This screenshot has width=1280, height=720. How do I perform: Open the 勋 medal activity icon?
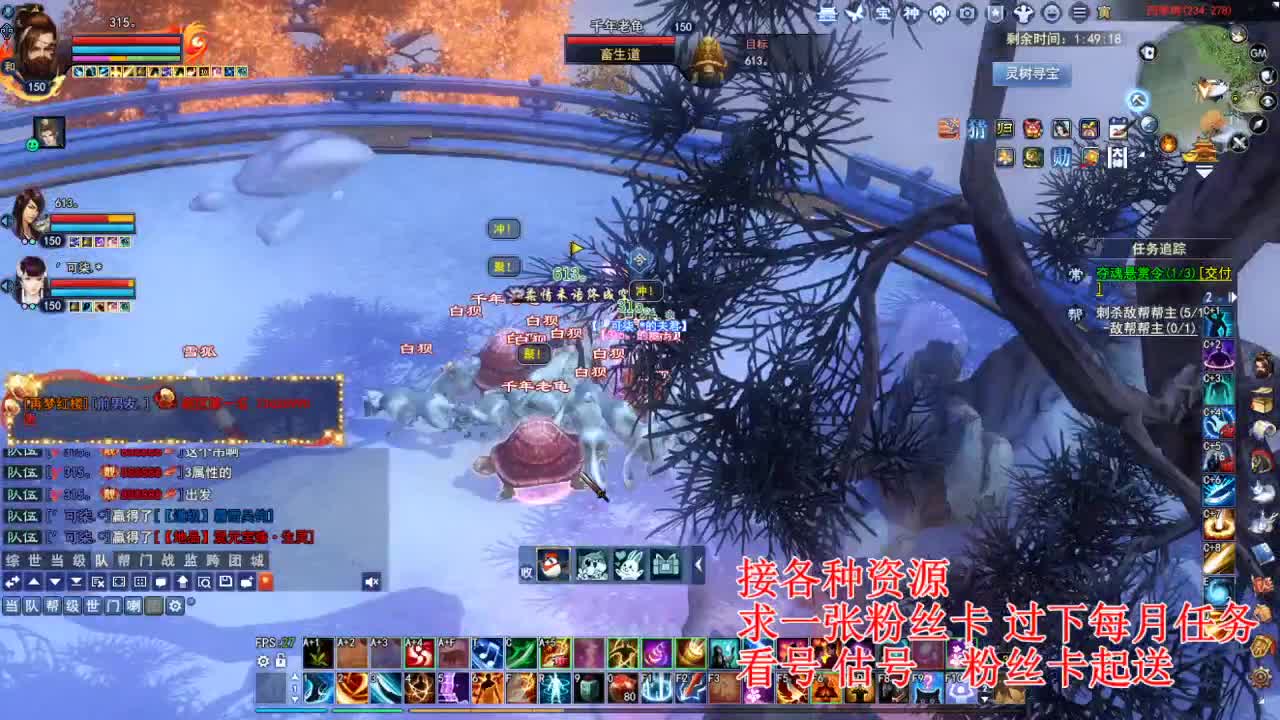[1063, 157]
